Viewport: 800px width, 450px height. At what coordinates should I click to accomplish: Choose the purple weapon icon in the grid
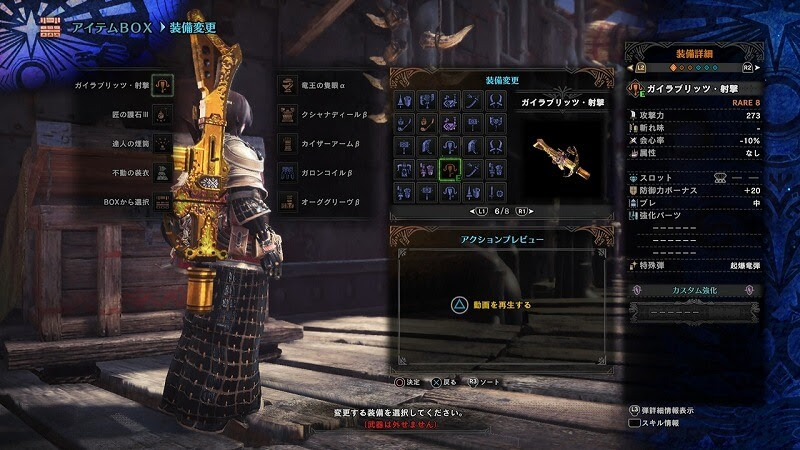coord(450,124)
